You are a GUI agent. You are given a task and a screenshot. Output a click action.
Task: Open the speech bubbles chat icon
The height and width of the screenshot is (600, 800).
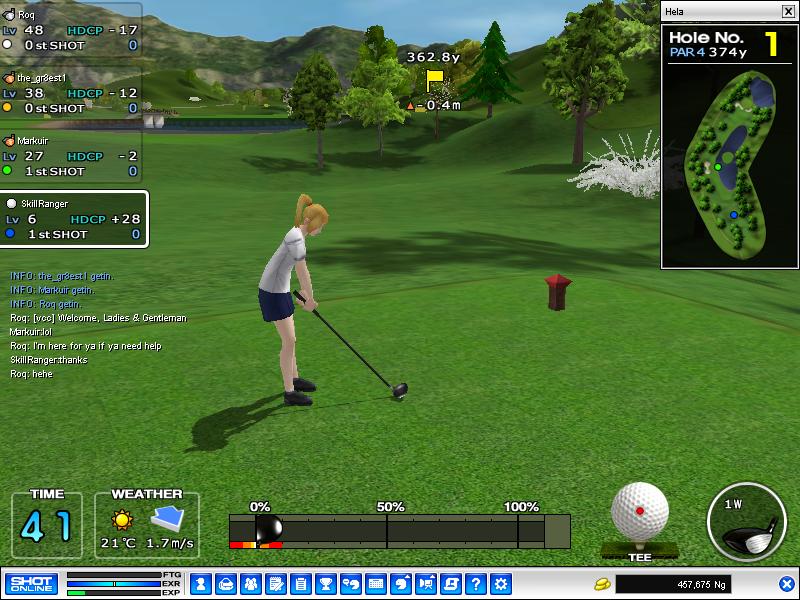pyautogui.click(x=350, y=583)
